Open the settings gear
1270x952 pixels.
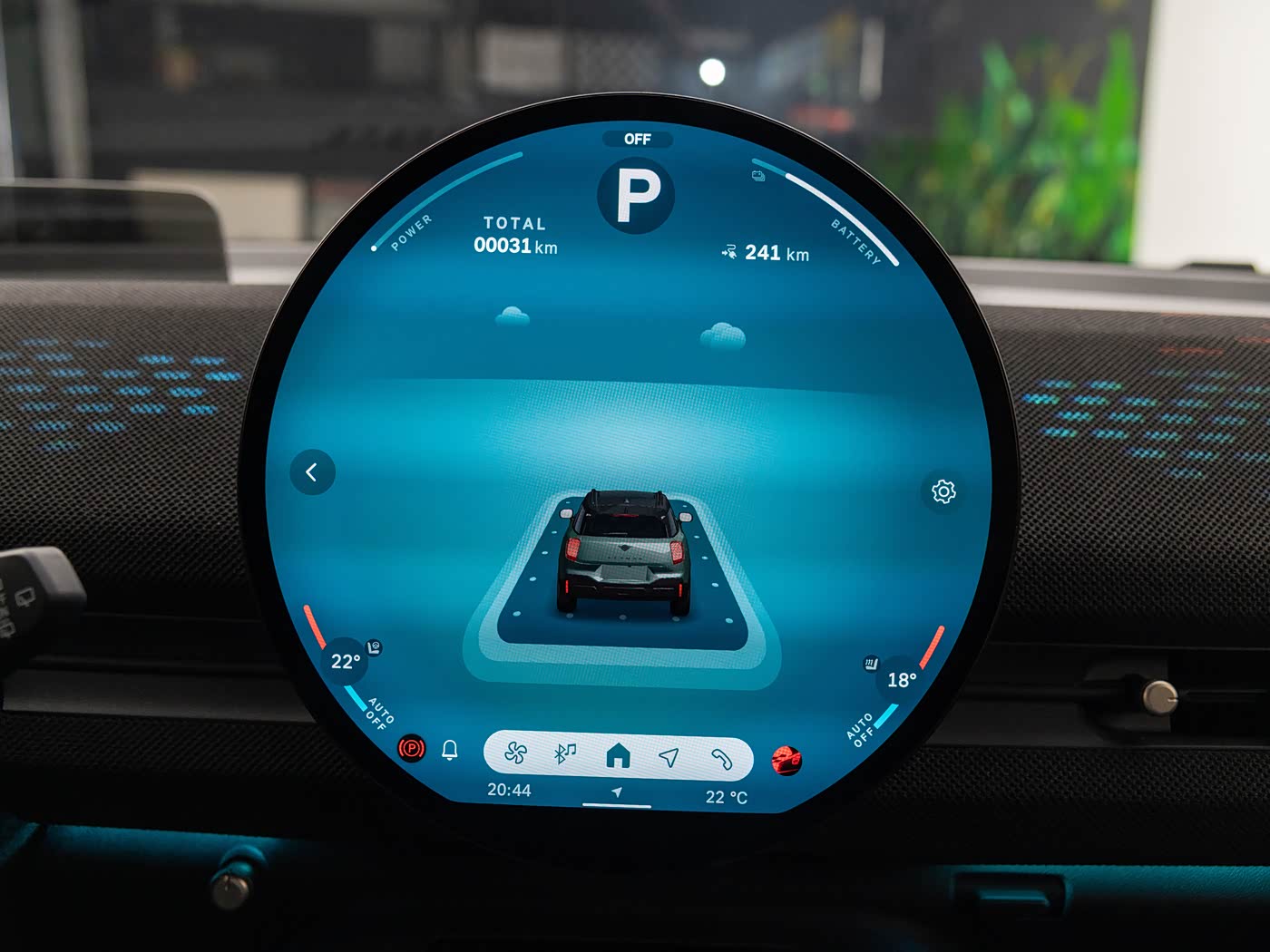(943, 491)
